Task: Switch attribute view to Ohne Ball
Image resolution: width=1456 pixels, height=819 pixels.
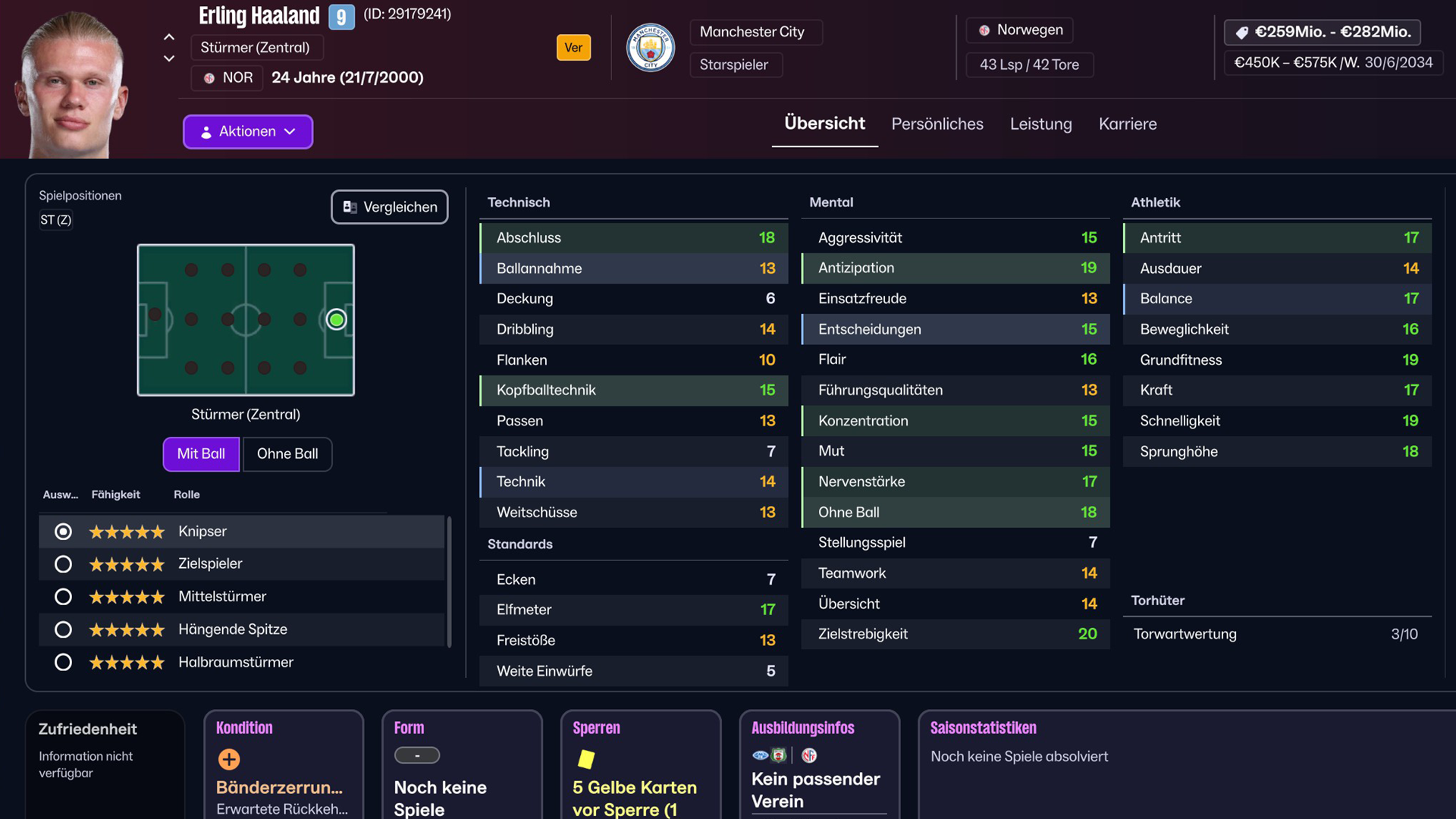Action: 287,454
